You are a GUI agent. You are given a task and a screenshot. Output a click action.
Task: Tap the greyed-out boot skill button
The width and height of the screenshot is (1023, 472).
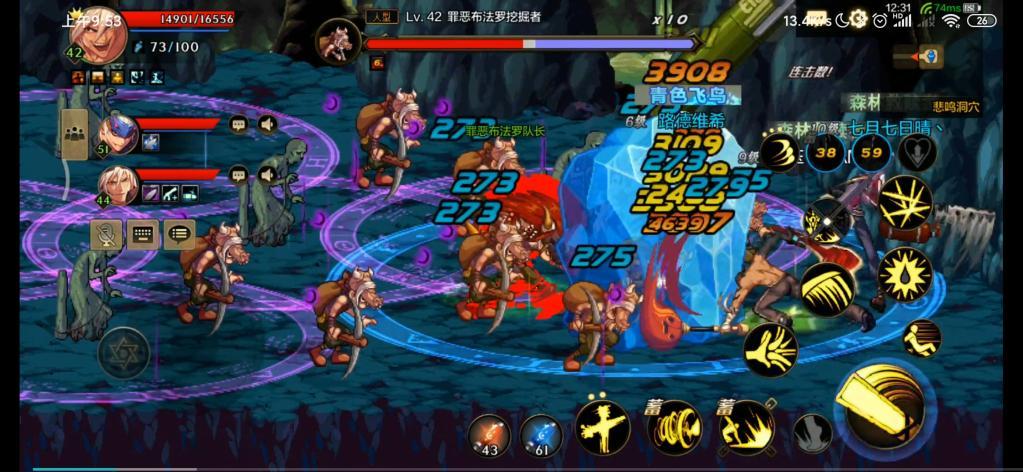[813, 433]
